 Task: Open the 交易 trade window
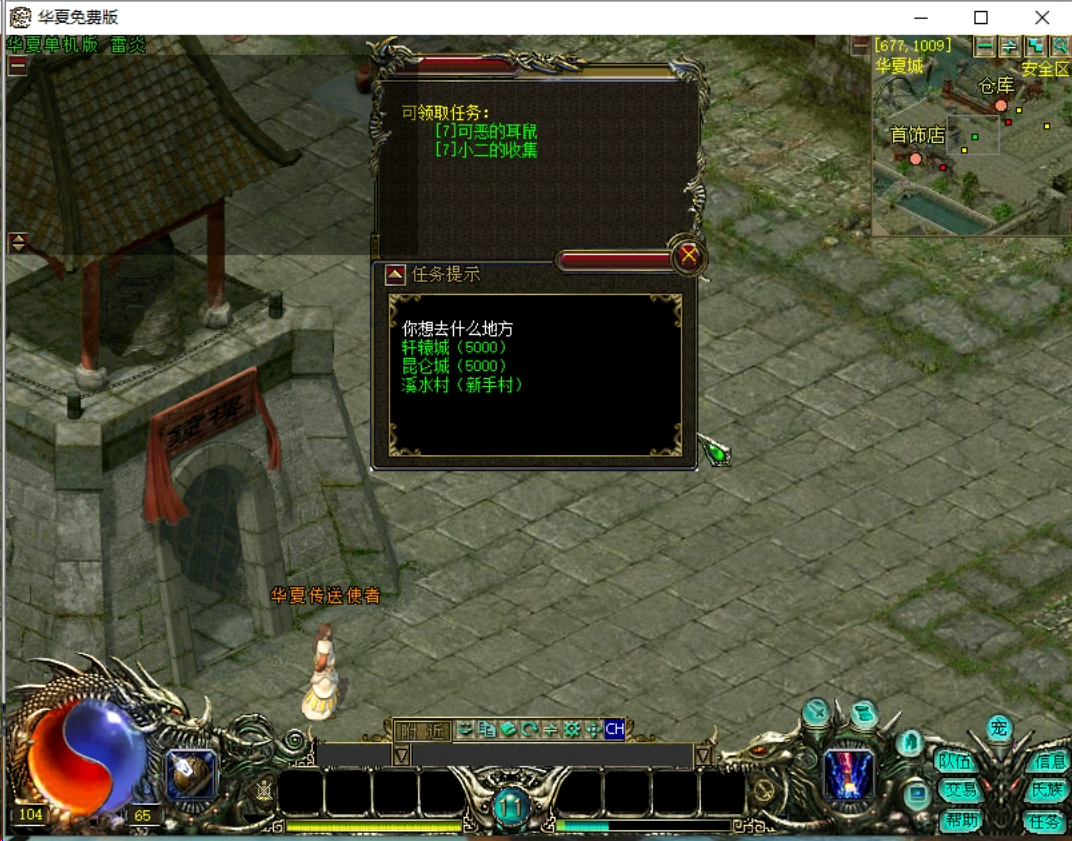pos(960,790)
